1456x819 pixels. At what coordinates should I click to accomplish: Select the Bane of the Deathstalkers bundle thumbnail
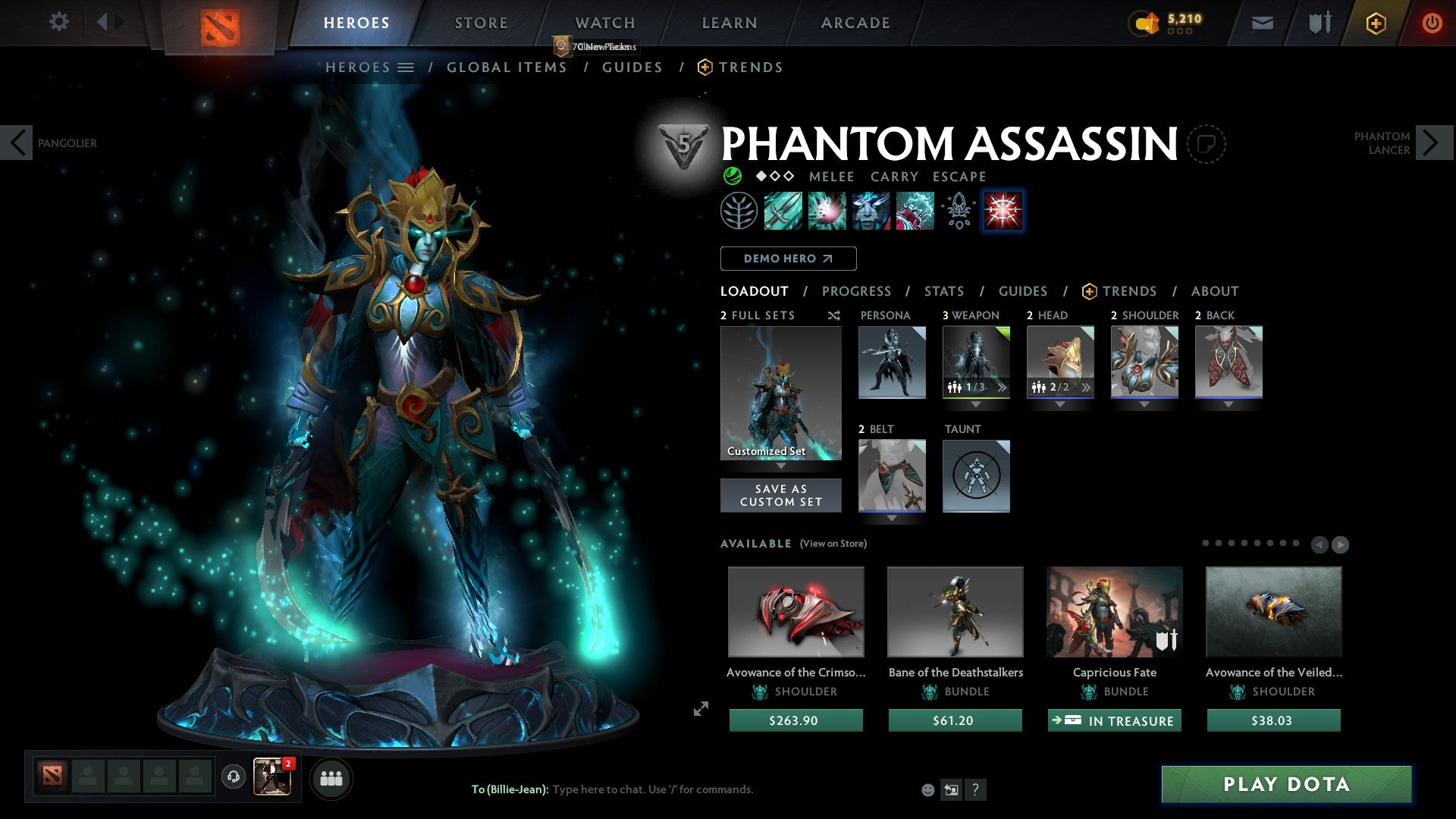click(955, 611)
